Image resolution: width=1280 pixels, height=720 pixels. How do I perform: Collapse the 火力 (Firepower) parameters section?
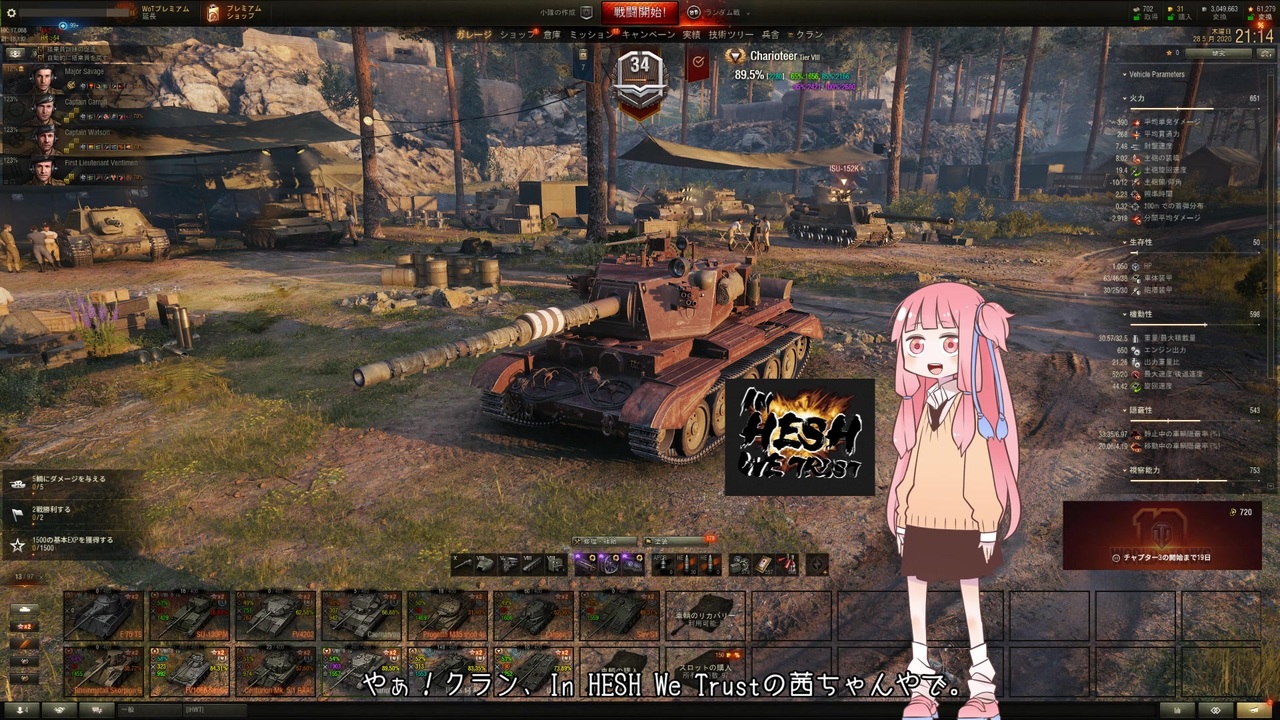pyautogui.click(x=1135, y=99)
